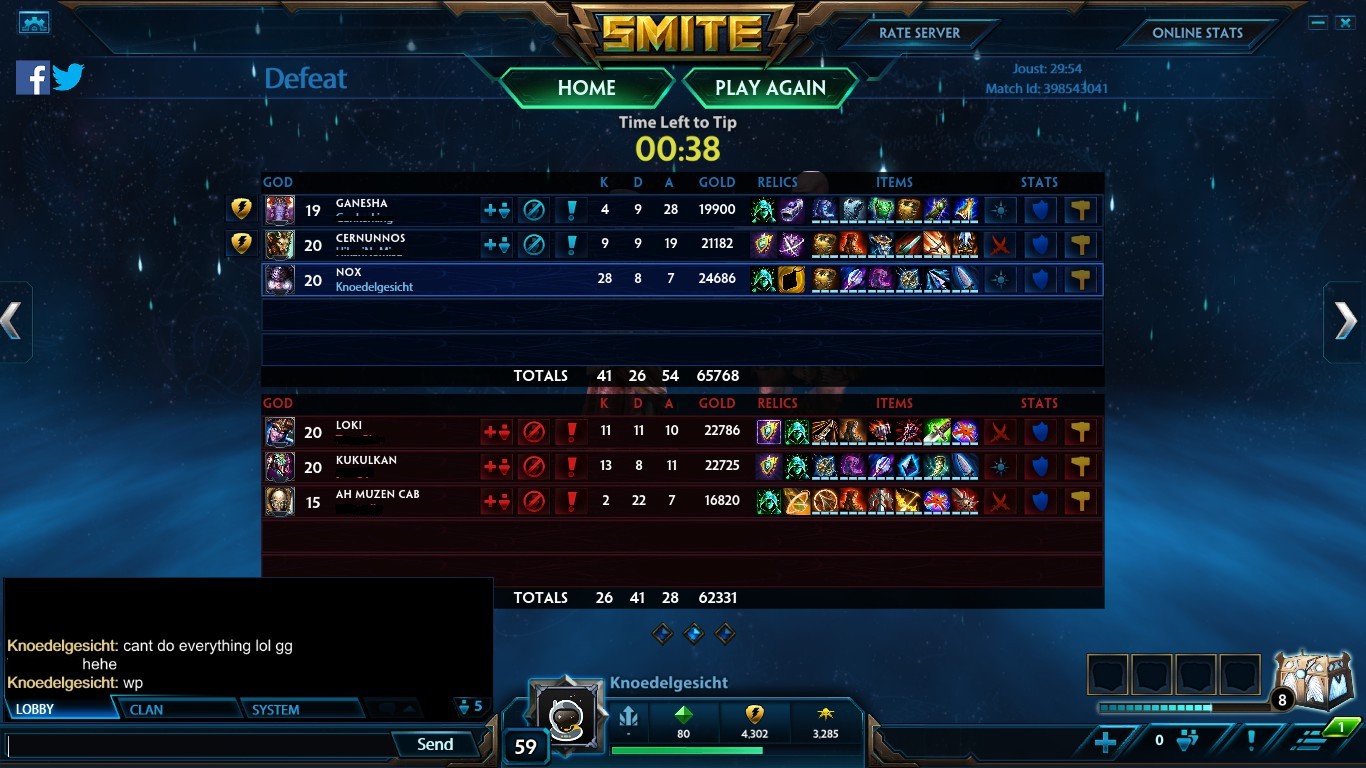Image resolution: width=1366 pixels, height=768 pixels.
Task: Go to the next page arrow
Action: coord(1346,321)
